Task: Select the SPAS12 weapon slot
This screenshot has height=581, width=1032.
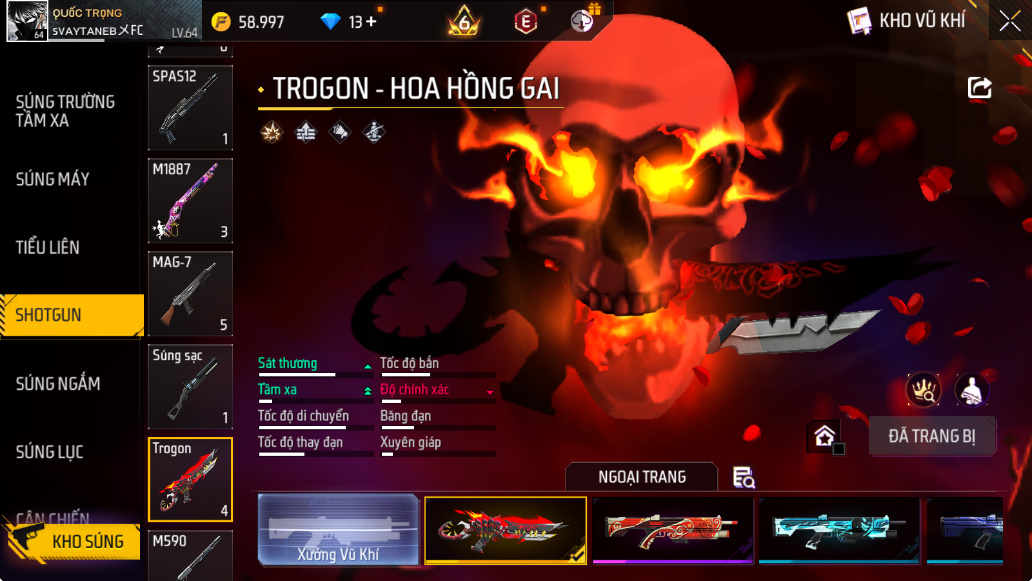Action: [190, 108]
